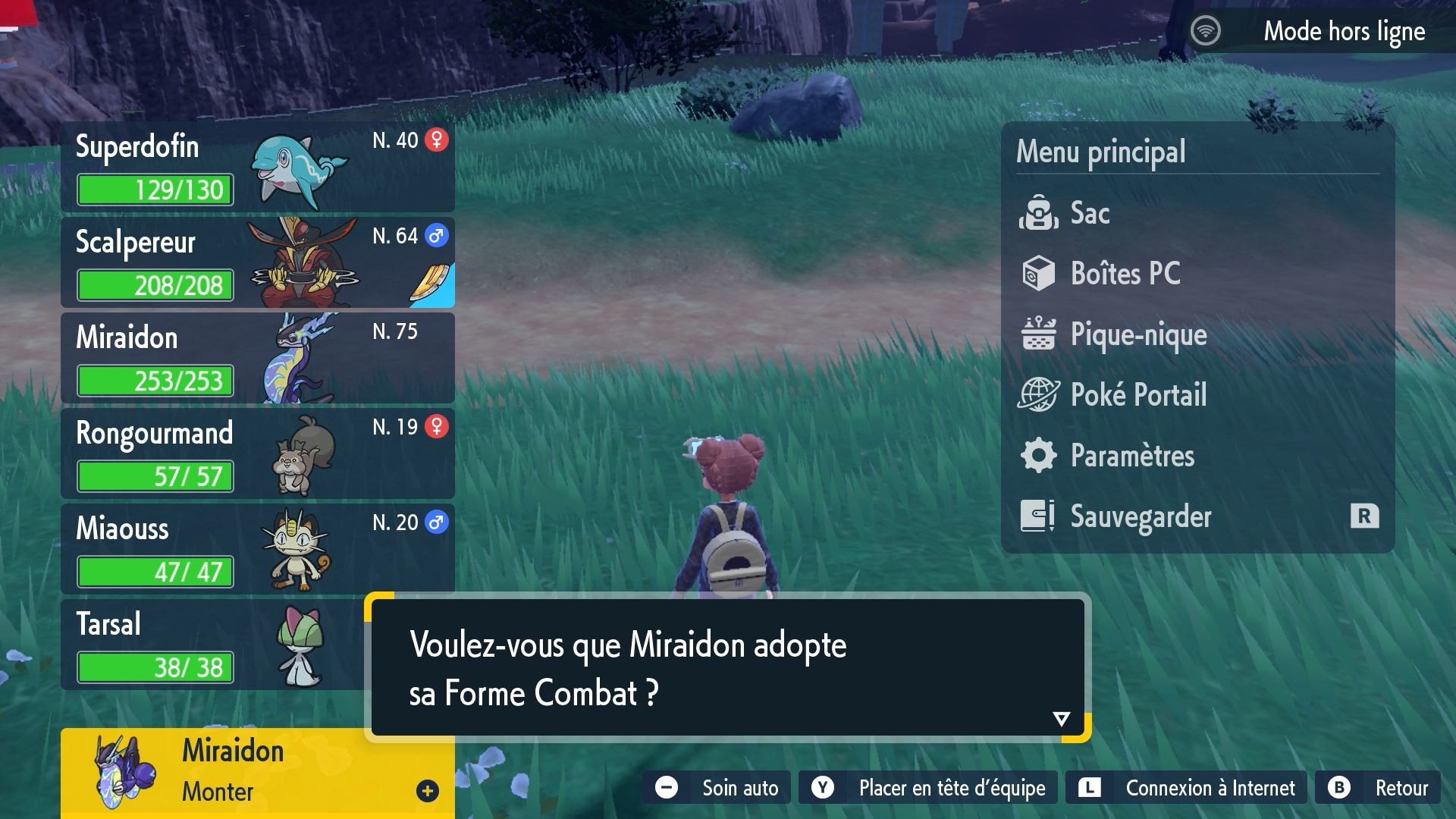Click the male gender symbol on Scalpereur

pos(438,236)
